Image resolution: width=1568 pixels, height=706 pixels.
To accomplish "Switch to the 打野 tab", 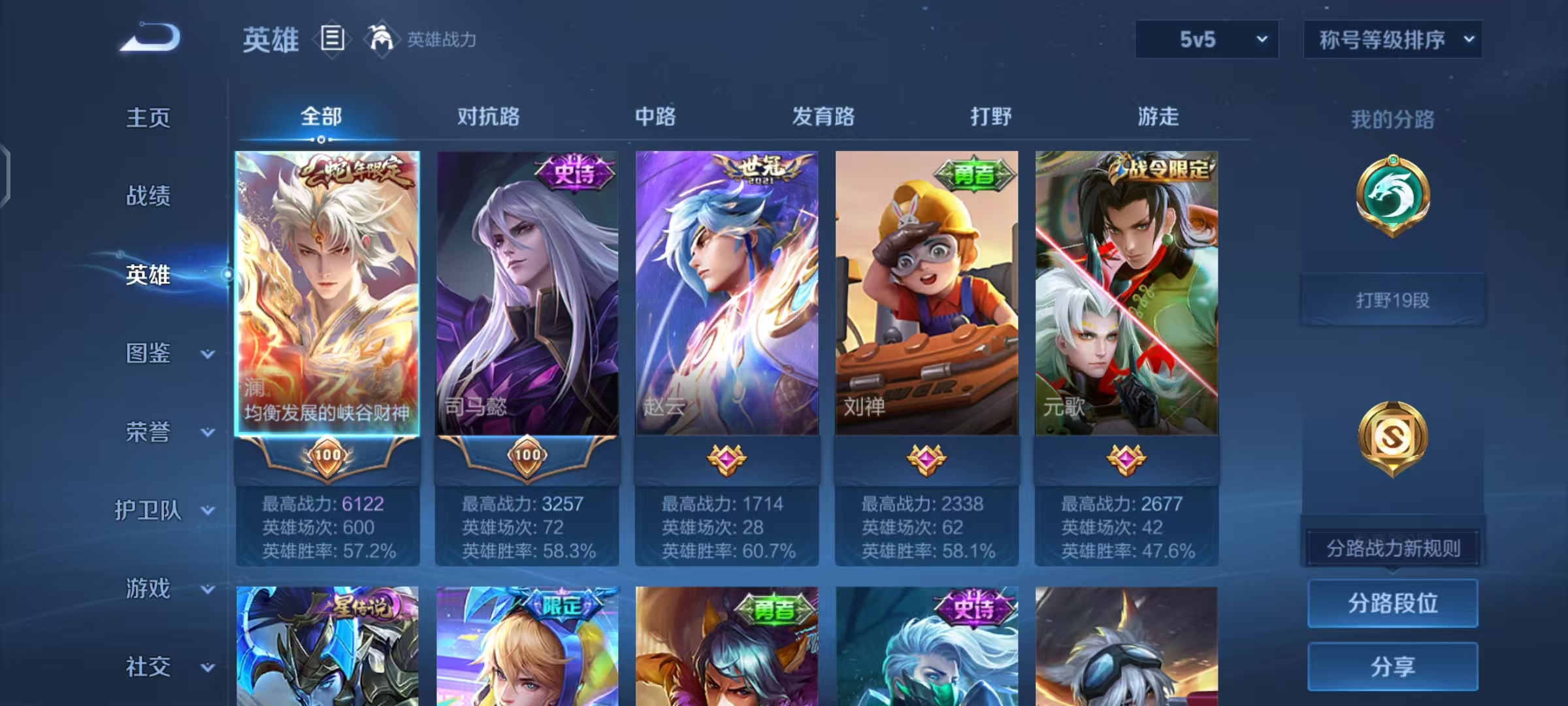I will 990,116.
